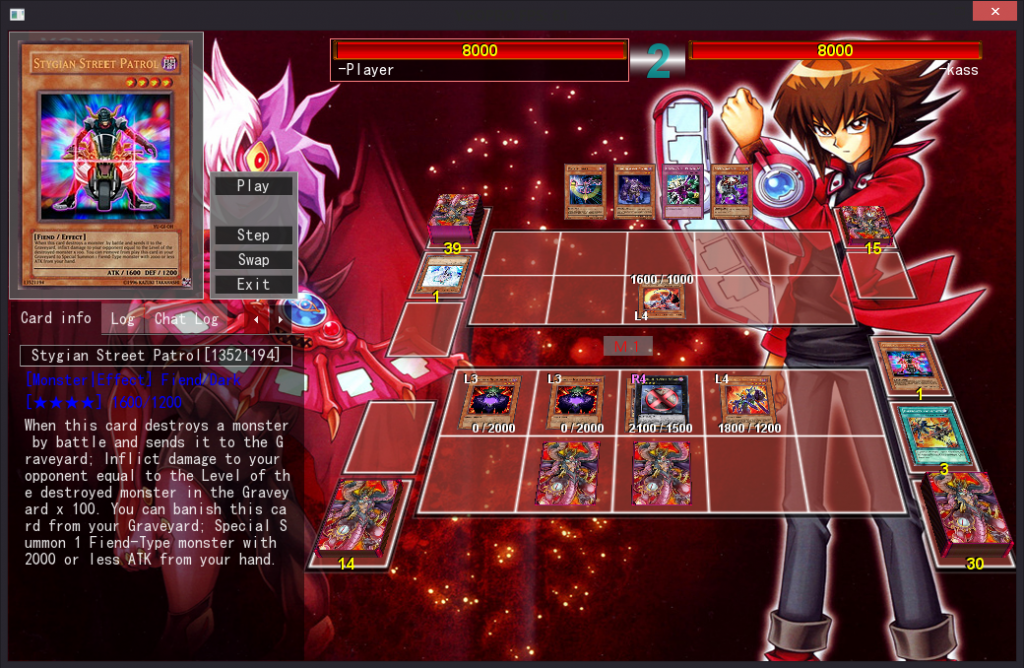
Task: Swap the field view with Swap
Action: [x=253, y=260]
